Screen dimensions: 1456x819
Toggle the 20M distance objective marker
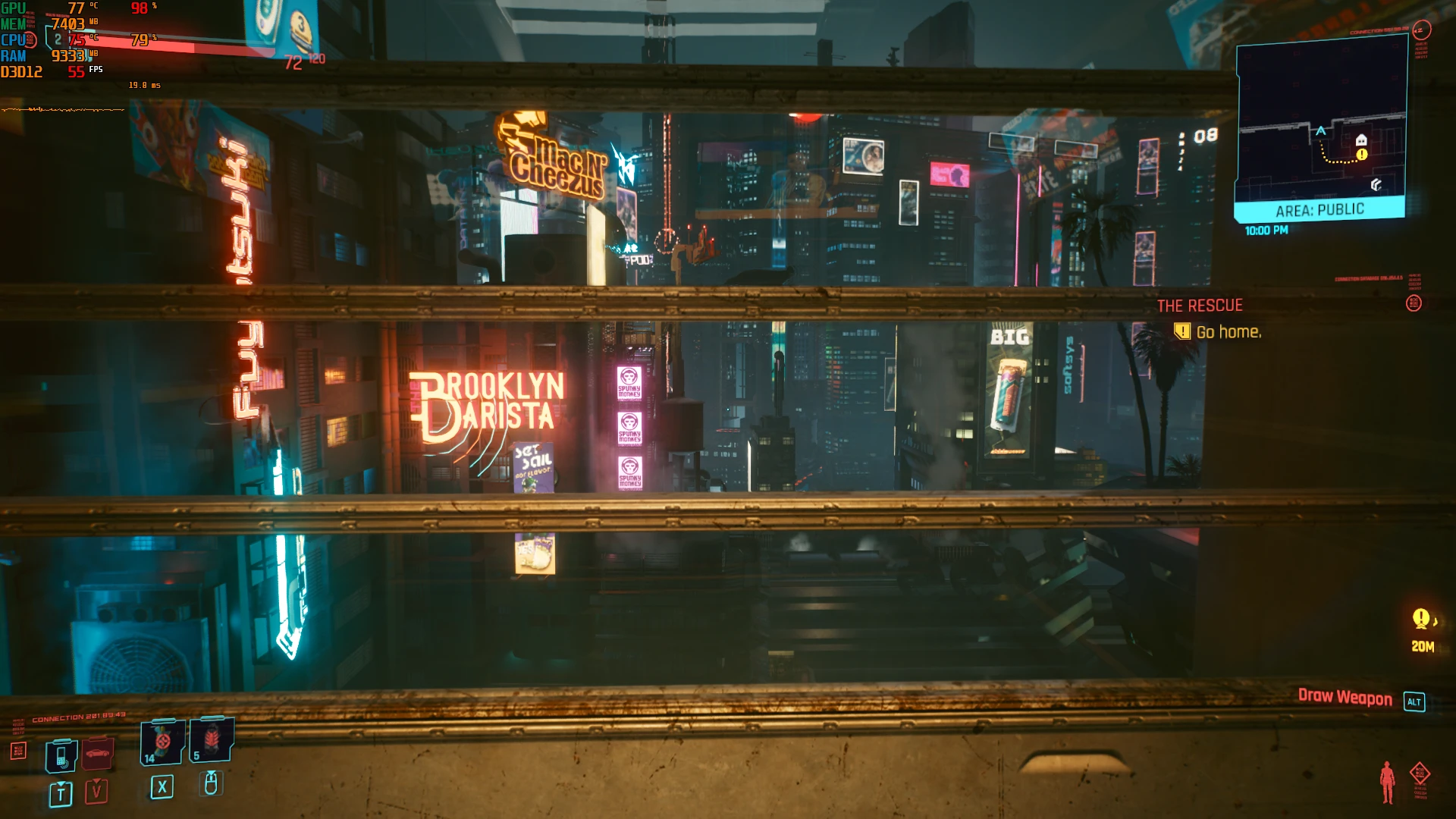coord(1422,629)
